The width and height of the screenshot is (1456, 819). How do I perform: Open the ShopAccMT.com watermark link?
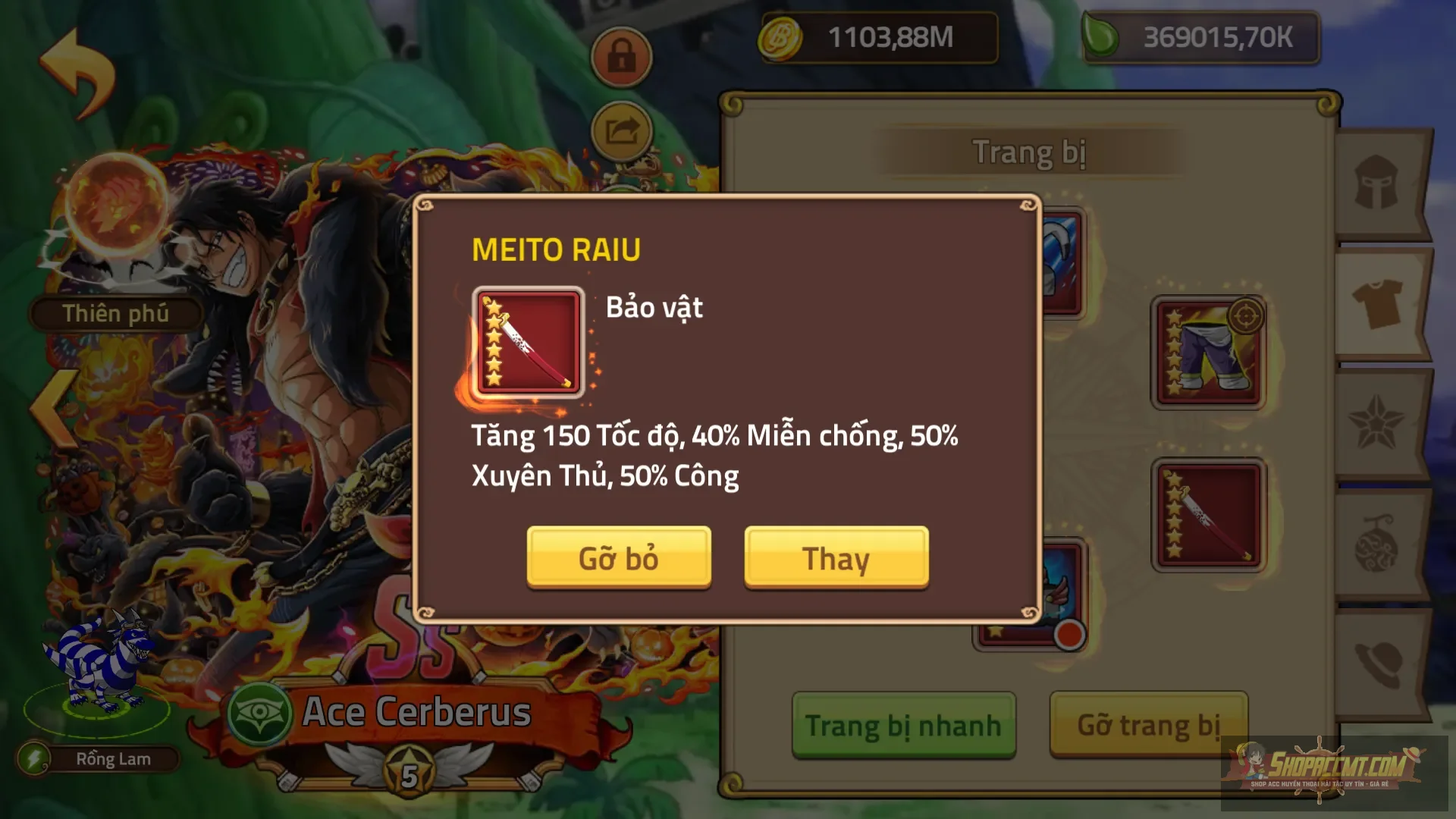point(1333,769)
